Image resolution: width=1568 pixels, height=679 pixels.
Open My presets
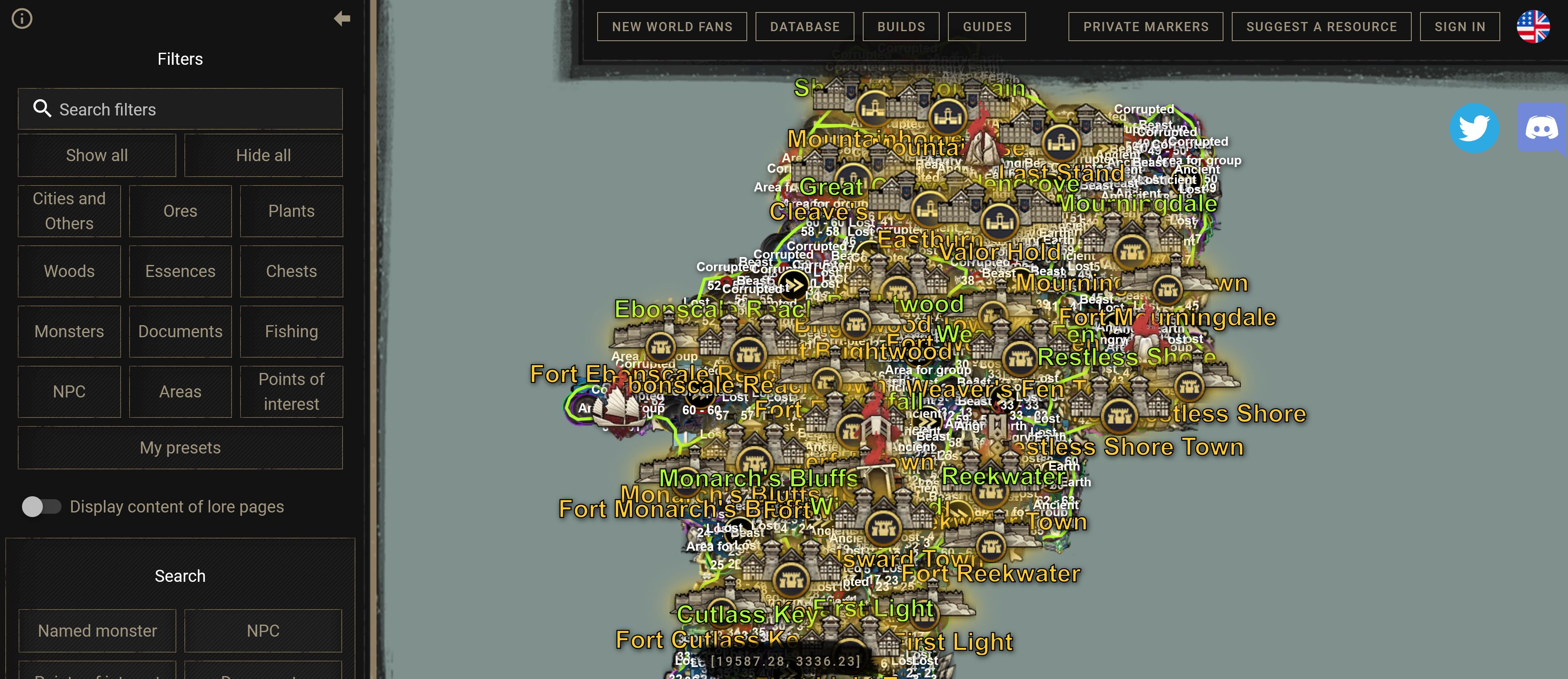tap(180, 448)
